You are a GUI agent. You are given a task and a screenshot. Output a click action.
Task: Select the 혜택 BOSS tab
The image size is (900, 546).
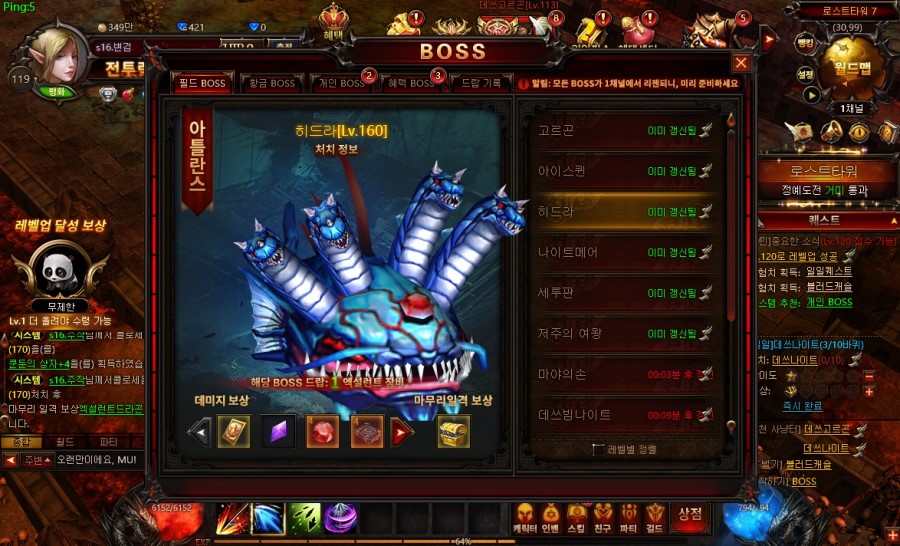[409, 83]
